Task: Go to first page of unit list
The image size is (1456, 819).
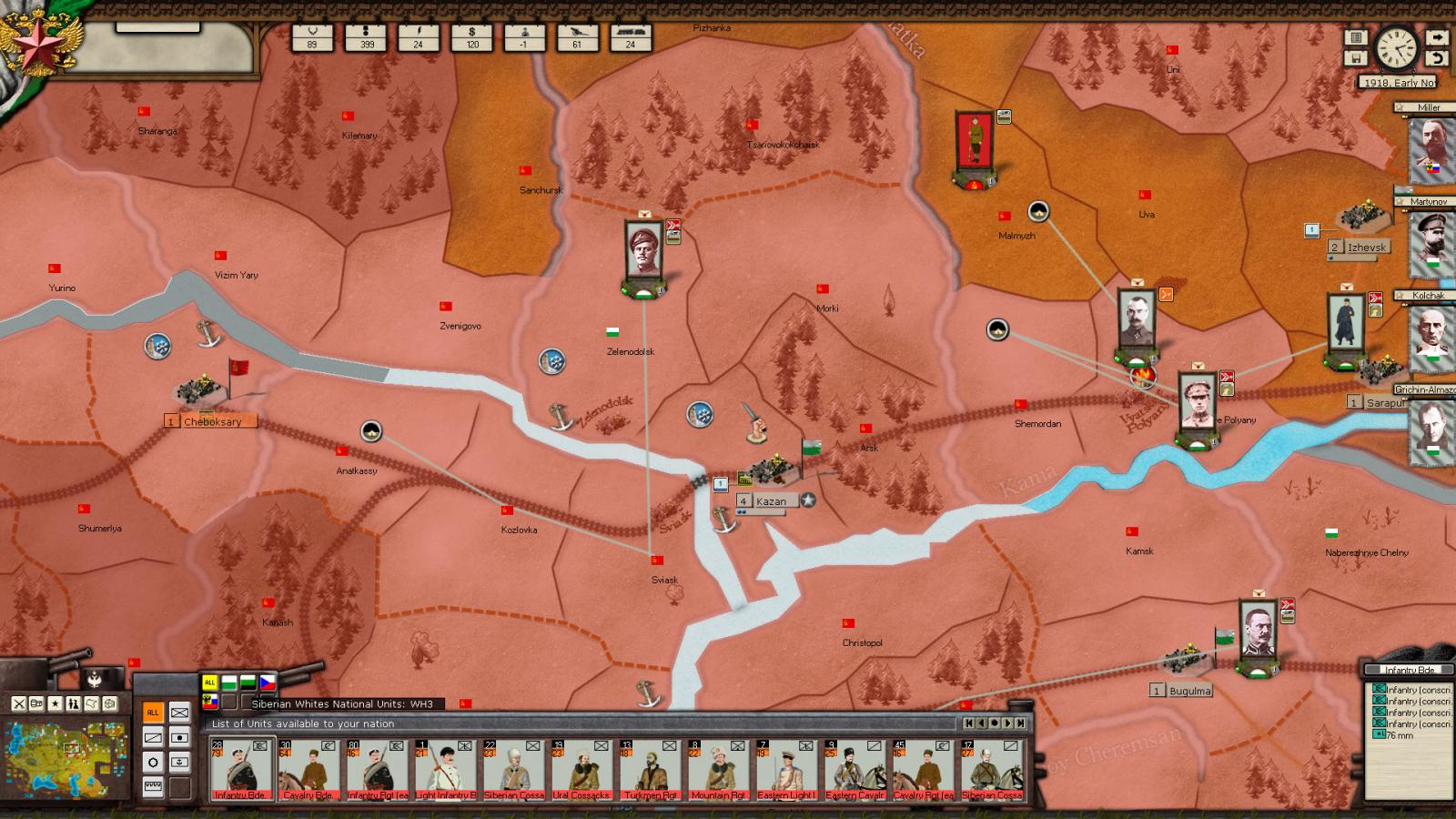Action: [970, 723]
